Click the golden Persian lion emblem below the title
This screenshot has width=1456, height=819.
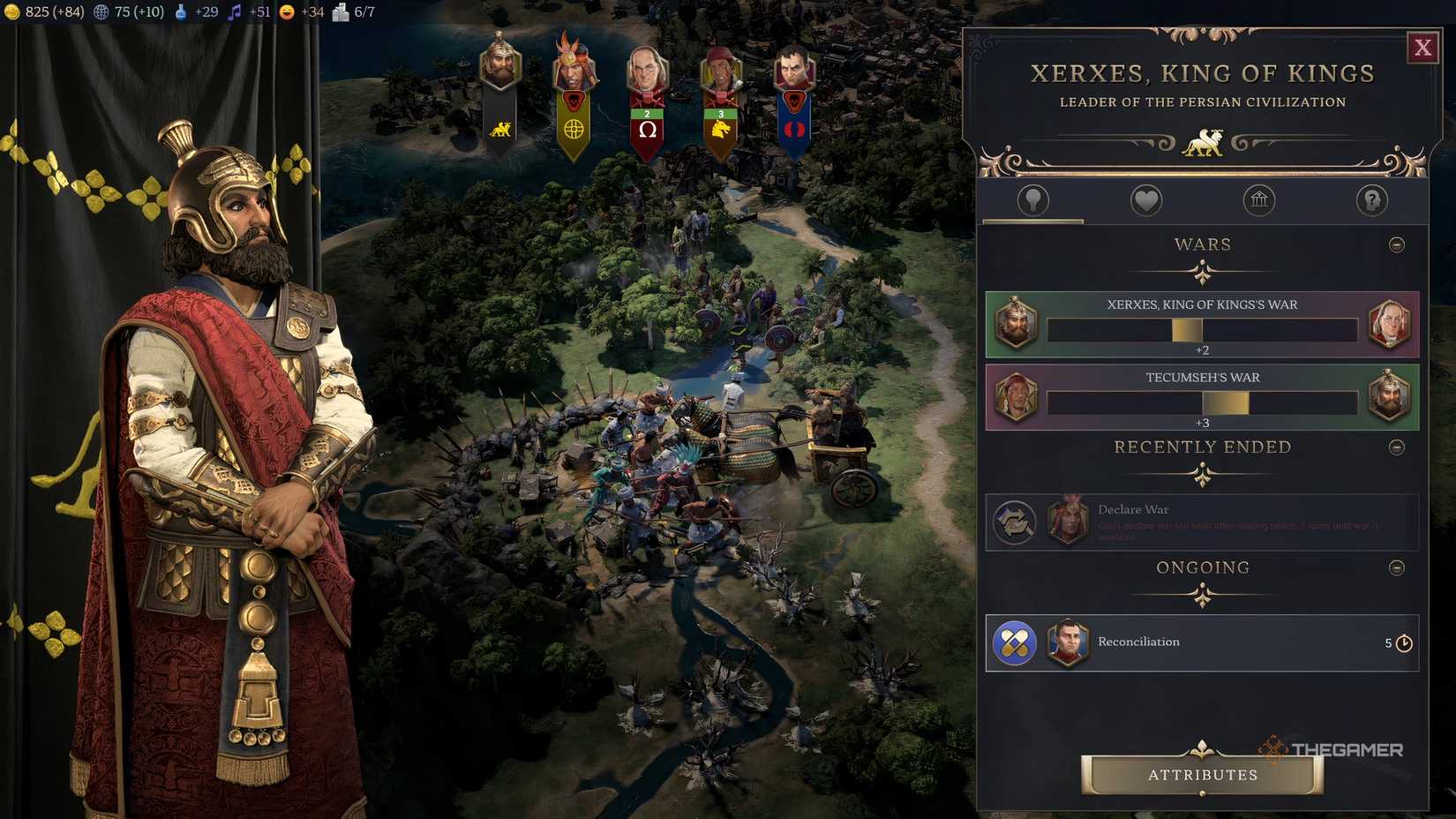click(x=1204, y=141)
